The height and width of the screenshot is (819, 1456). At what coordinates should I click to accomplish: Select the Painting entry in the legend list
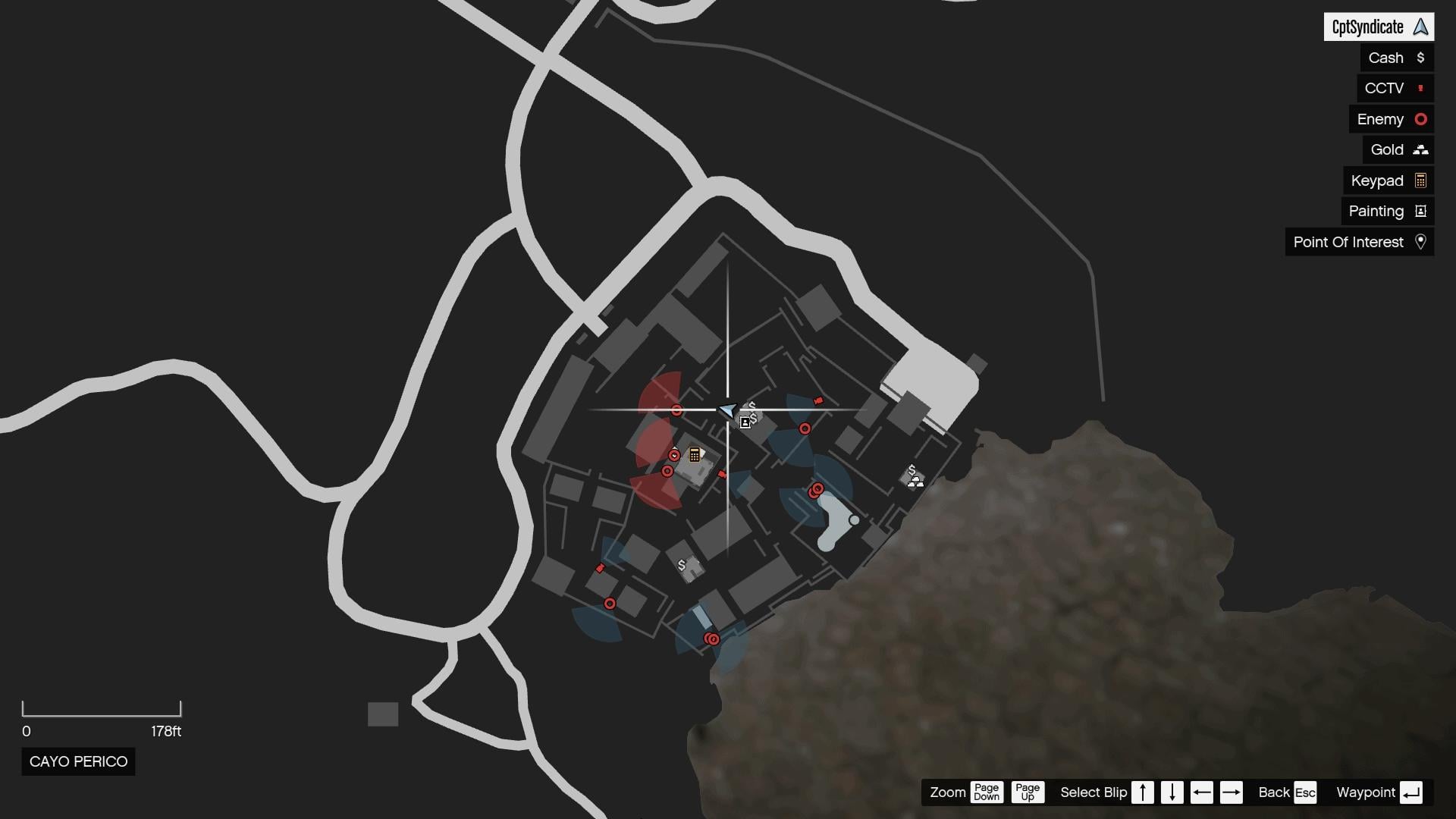point(1377,211)
